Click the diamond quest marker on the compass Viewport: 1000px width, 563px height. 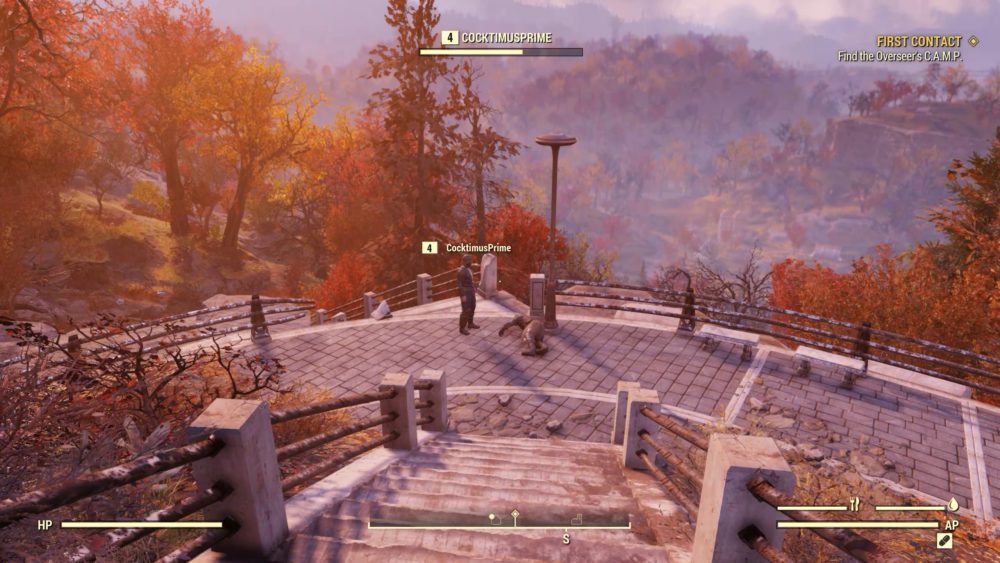click(515, 514)
